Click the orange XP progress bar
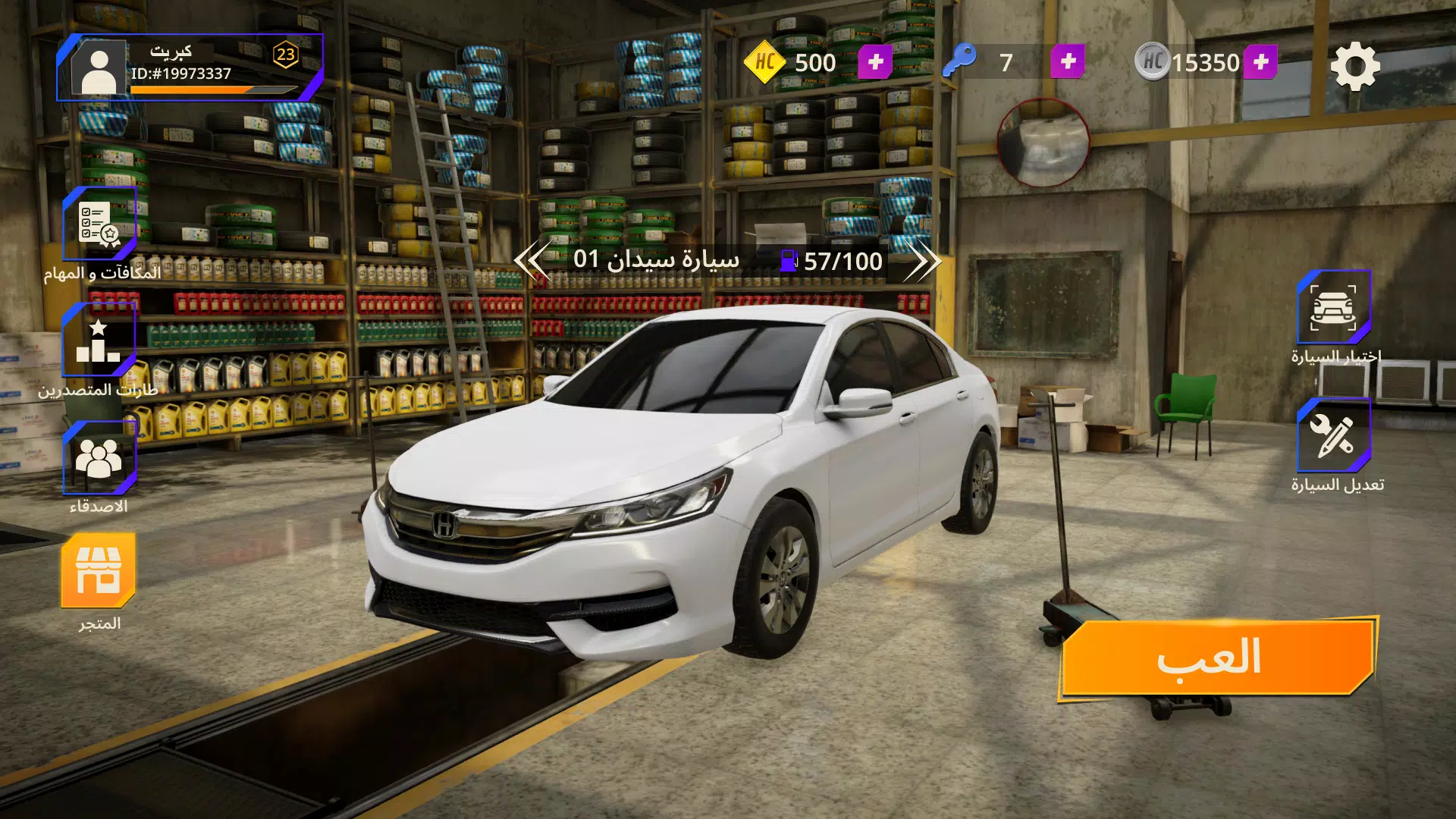The width and height of the screenshot is (1456, 819). pos(205,89)
